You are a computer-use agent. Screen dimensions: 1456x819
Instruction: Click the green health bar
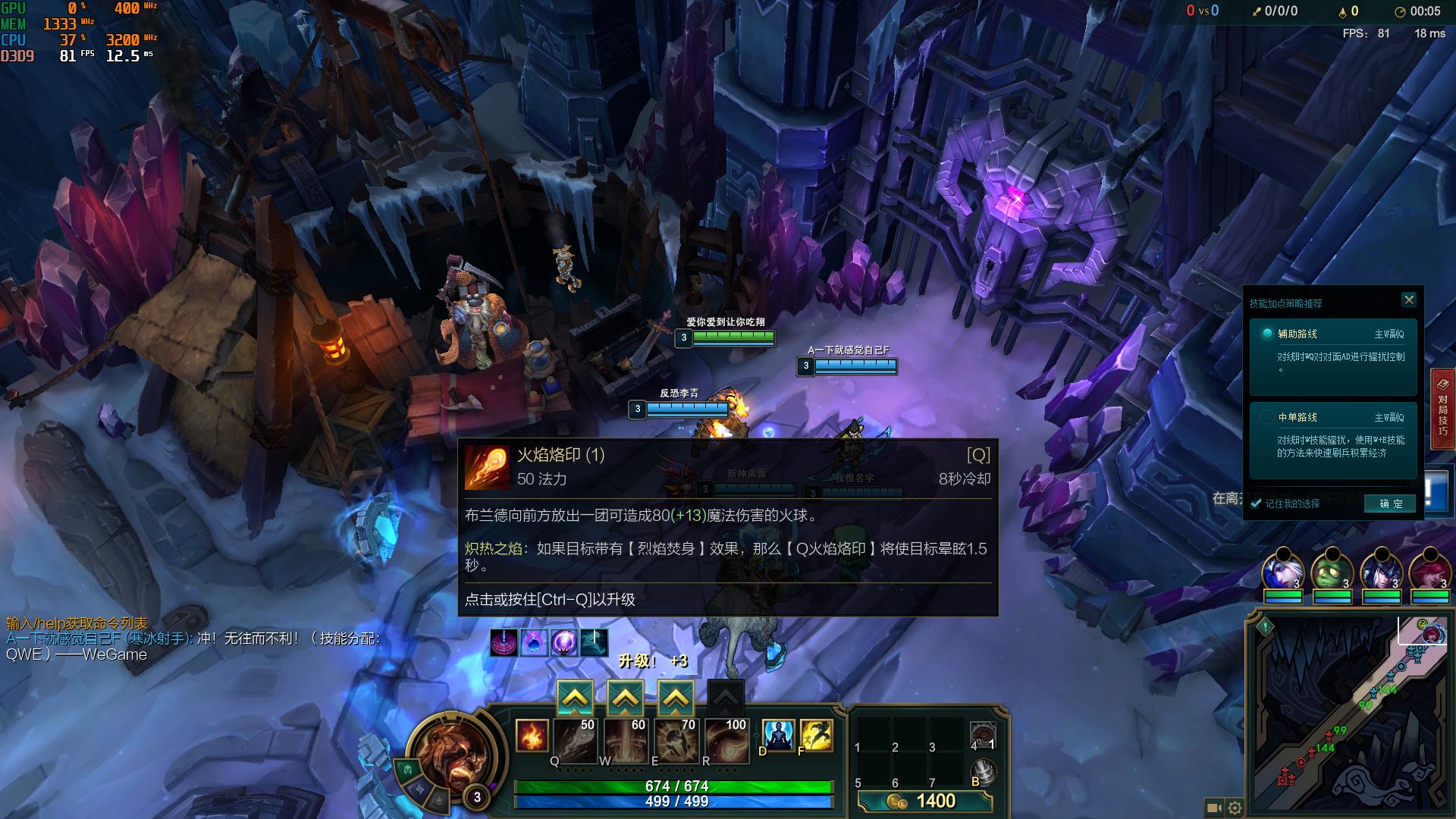click(x=671, y=787)
